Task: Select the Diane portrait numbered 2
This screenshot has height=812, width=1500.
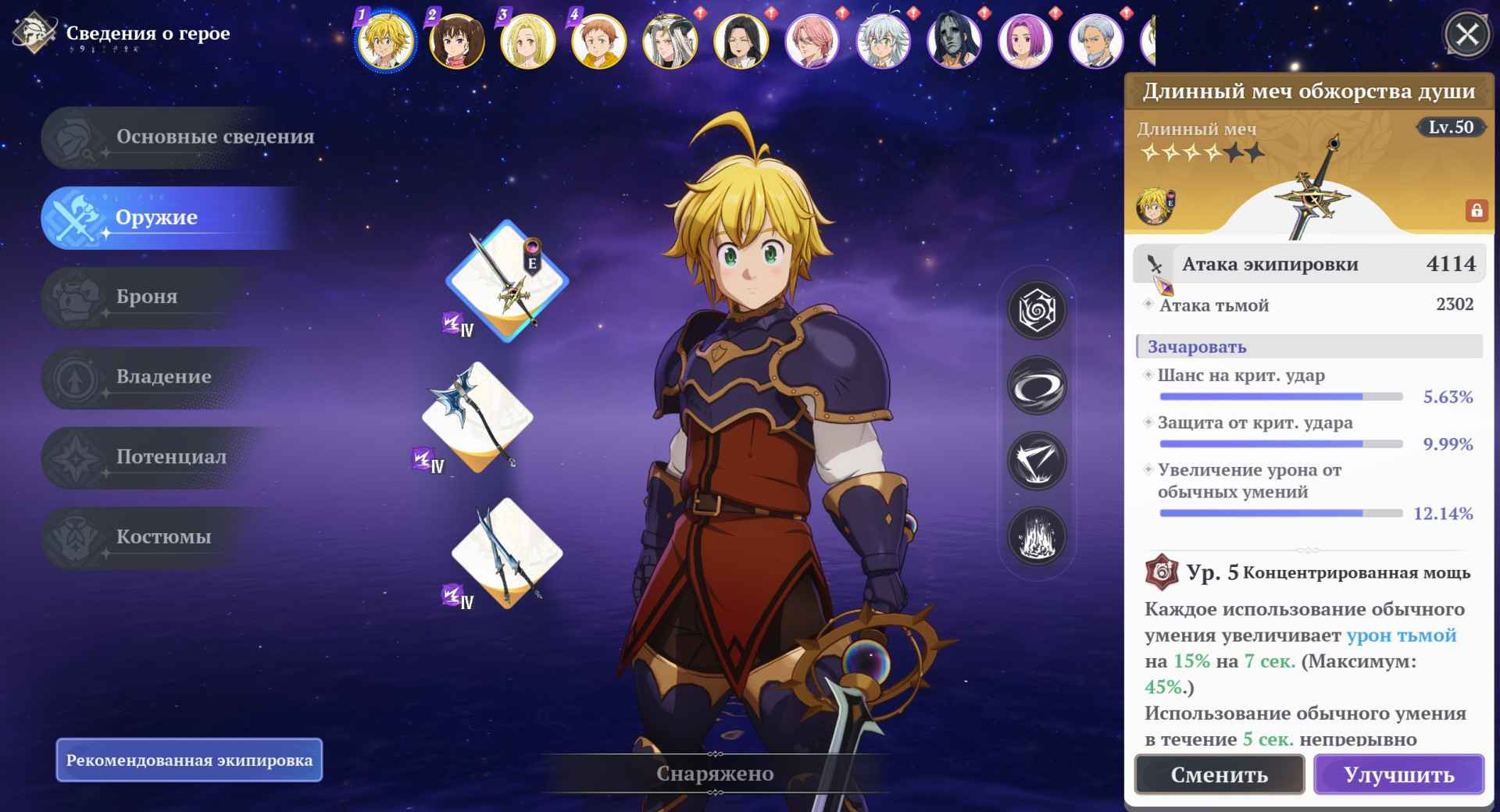Action: pyautogui.click(x=455, y=41)
